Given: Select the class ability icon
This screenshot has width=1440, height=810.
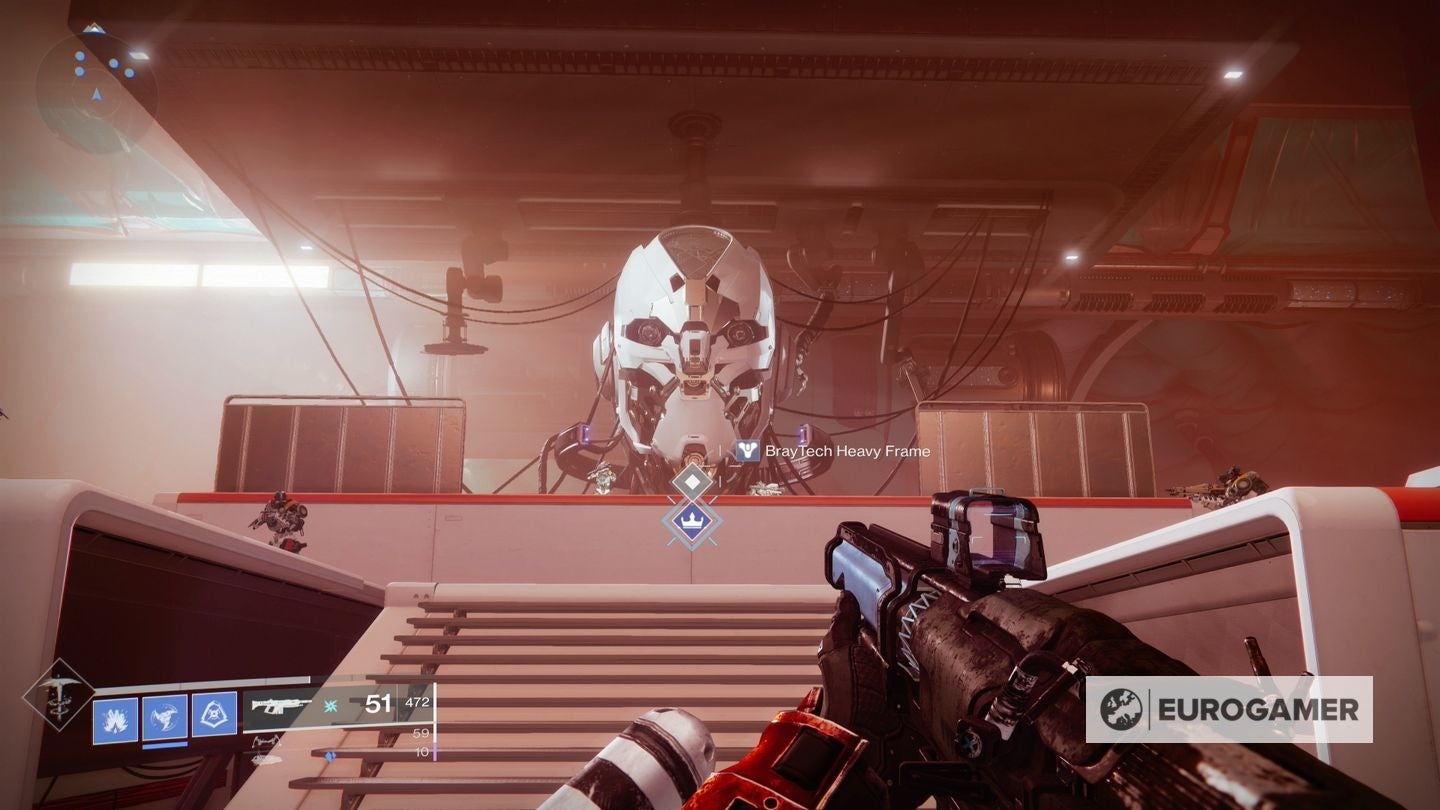Looking at the screenshot, I should [213, 715].
